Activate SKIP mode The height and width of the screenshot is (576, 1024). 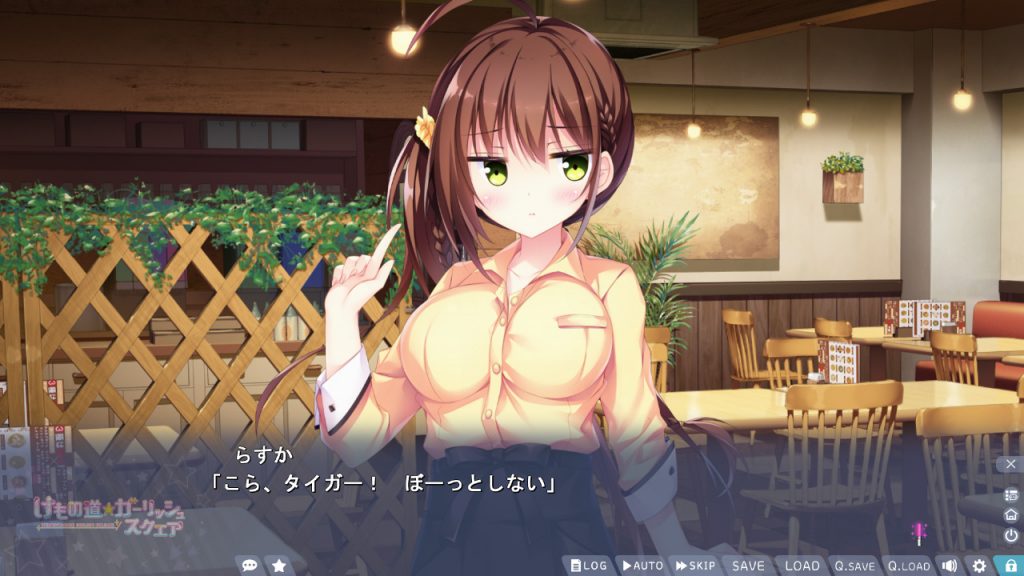[695, 565]
